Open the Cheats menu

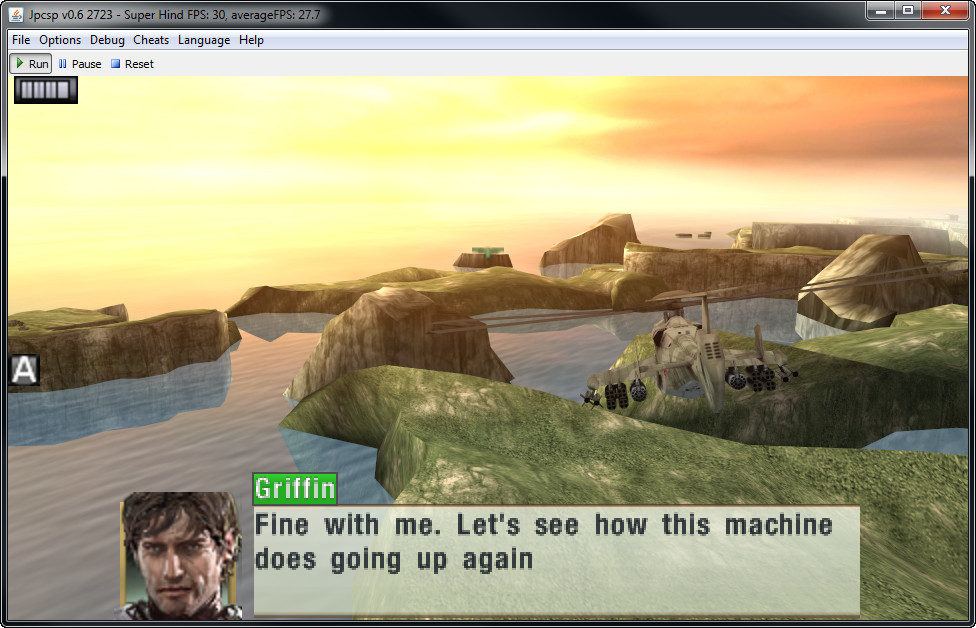tap(151, 40)
